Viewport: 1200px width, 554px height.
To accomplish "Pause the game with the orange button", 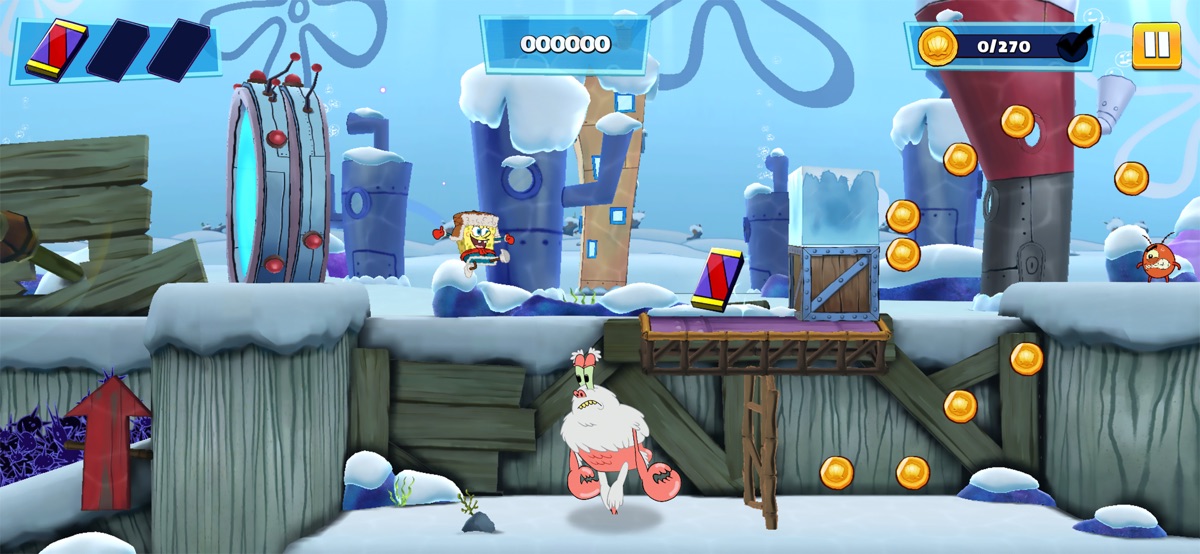I will pyautogui.click(x=1156, y=46).
